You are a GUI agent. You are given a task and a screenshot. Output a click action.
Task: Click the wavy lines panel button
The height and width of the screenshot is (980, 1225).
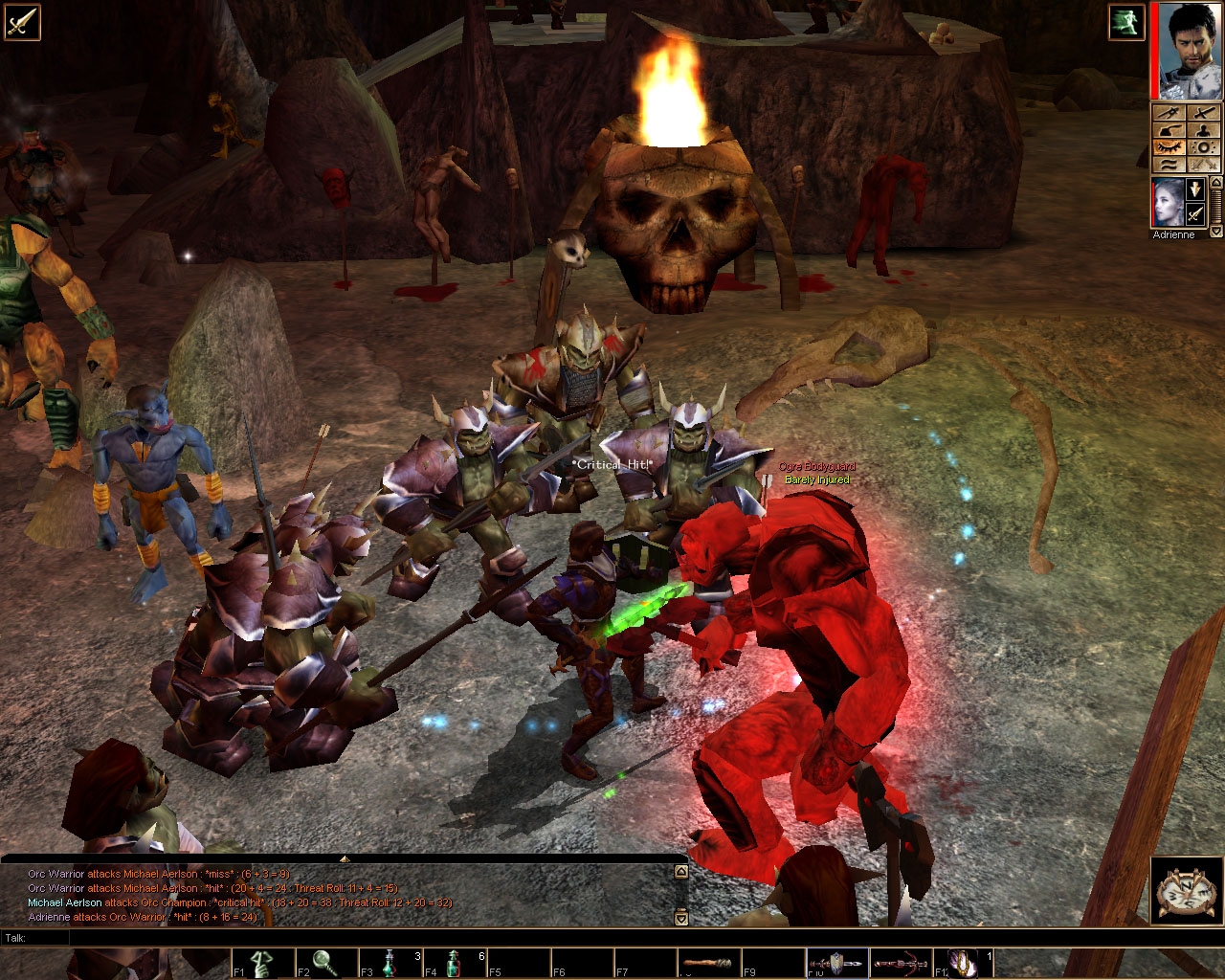[x=1169, y=165]
